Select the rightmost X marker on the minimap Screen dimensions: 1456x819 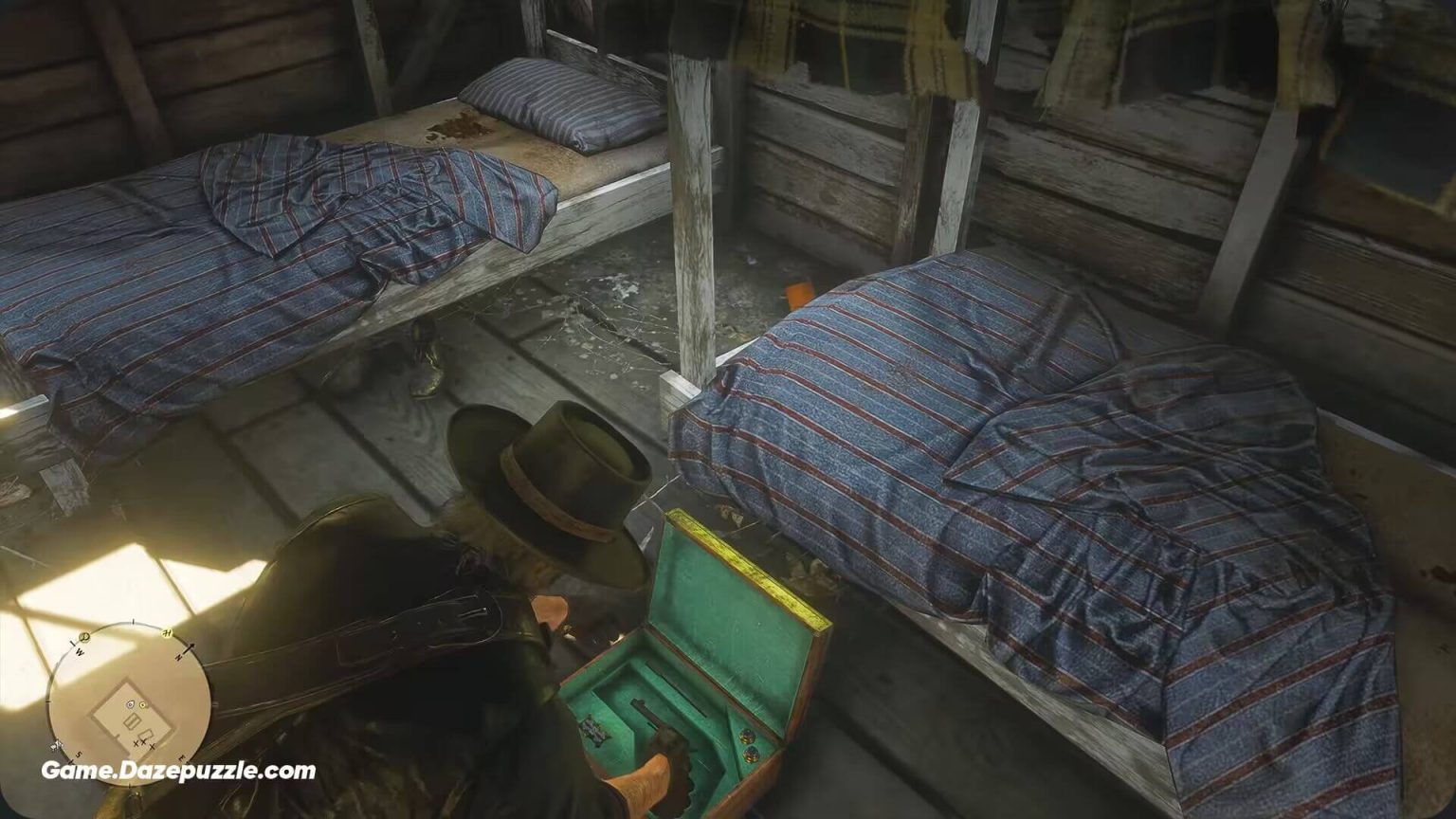(153, 747)
